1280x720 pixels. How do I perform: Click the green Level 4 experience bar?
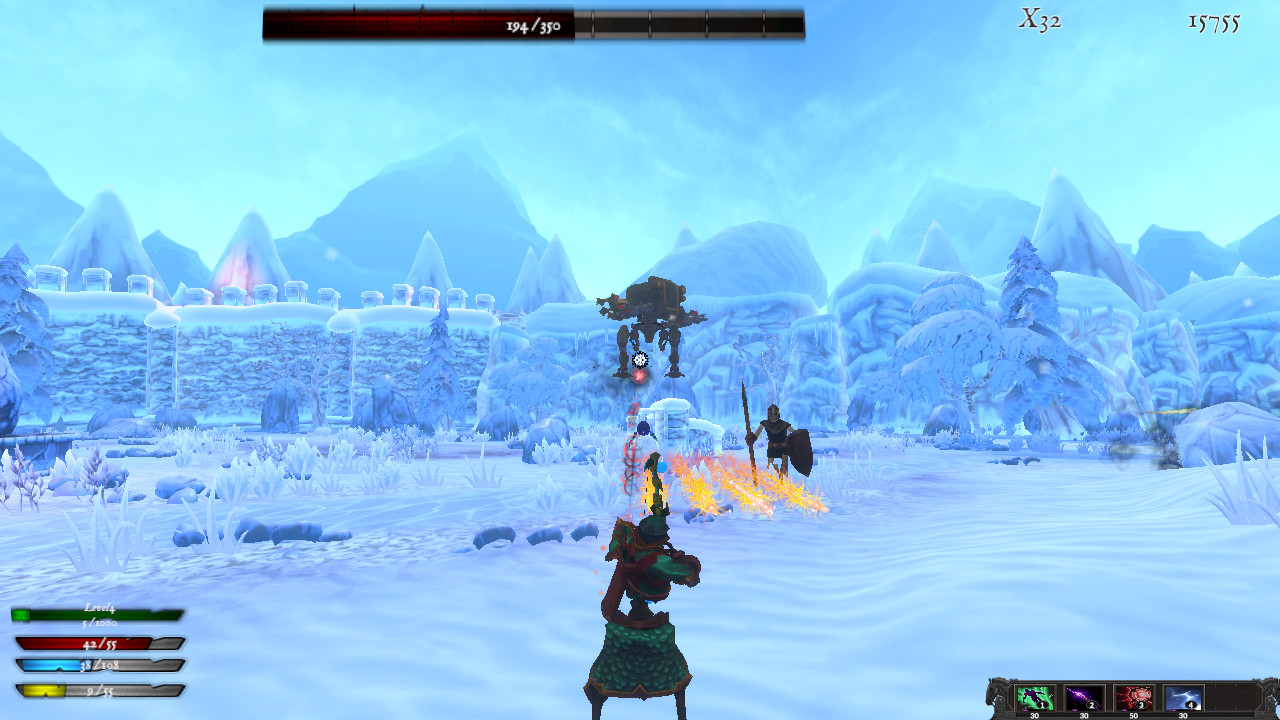95,617
